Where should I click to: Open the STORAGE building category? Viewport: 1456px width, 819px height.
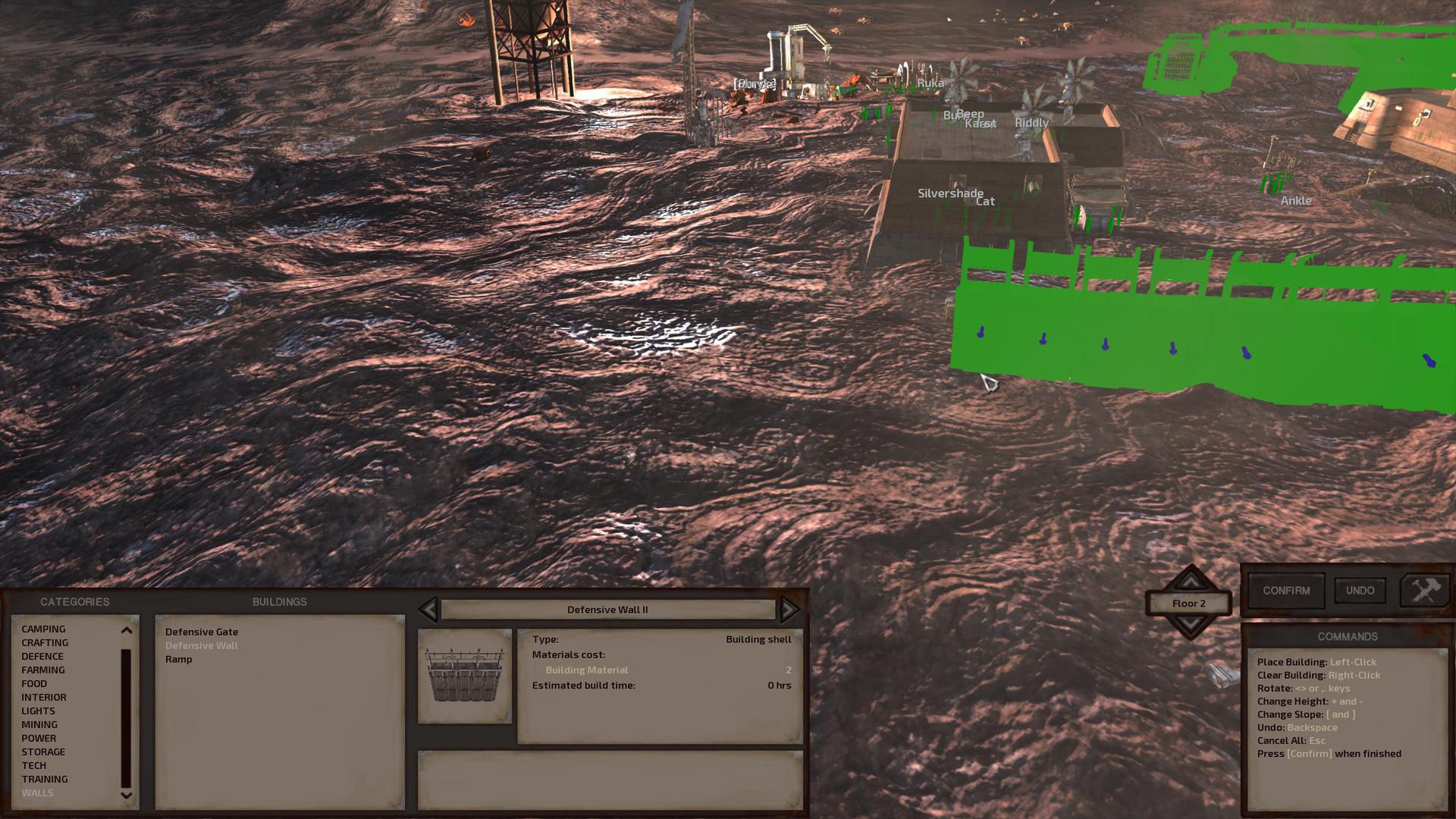pos(43,752)
